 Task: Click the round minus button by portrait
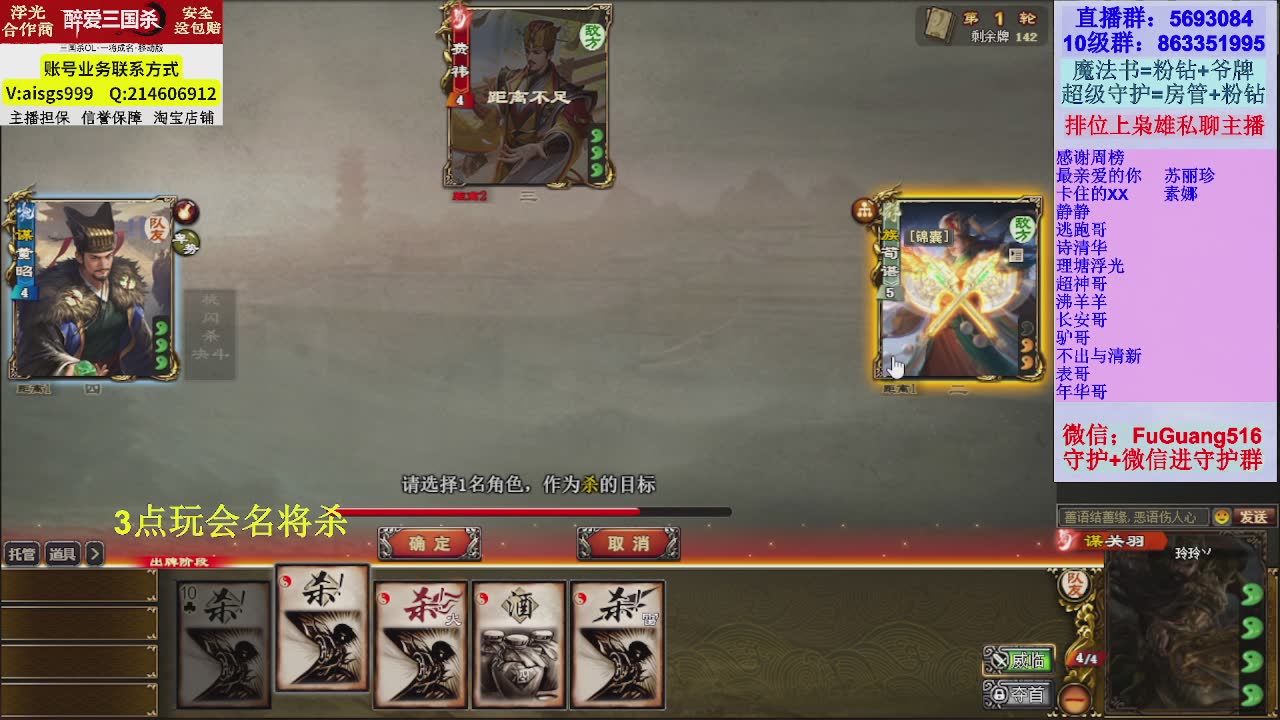click(1074, 697)
